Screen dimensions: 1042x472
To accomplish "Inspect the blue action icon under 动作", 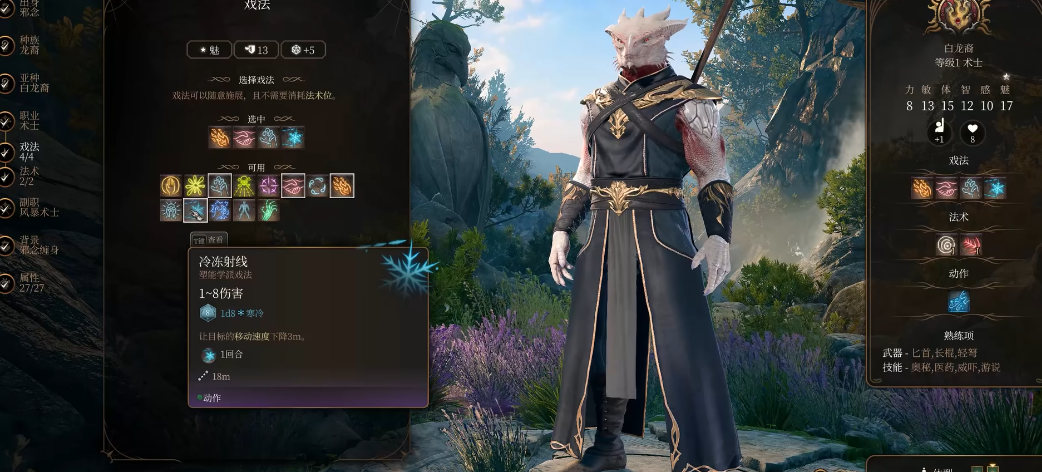I will tap(959, 301).
